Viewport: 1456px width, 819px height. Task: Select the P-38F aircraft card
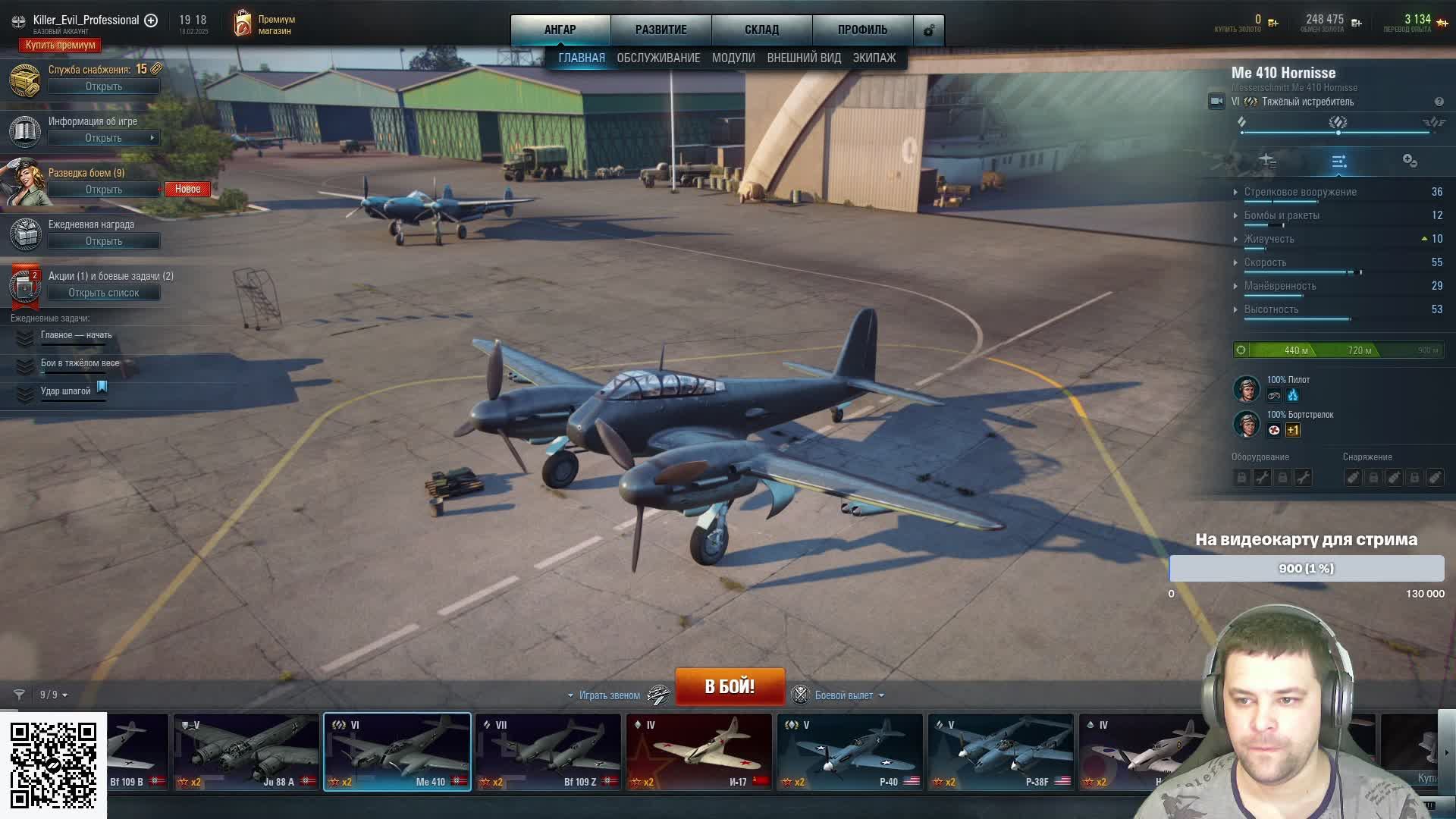coord(1000,752)
